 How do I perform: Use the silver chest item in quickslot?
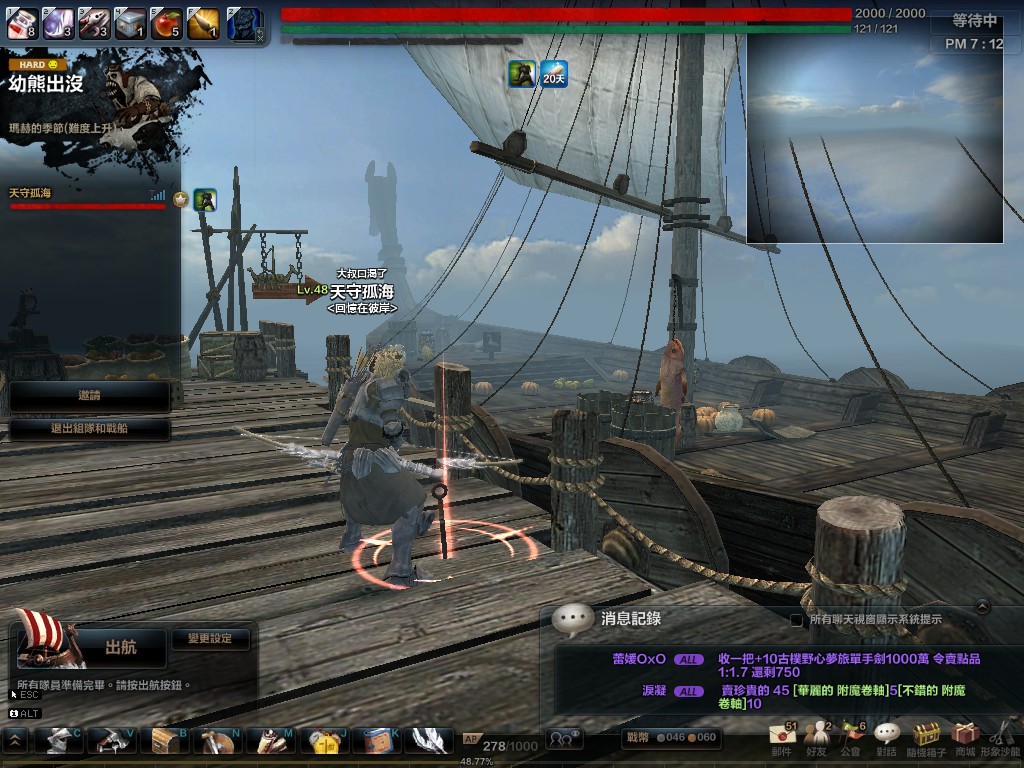click(x=129, y=23)
